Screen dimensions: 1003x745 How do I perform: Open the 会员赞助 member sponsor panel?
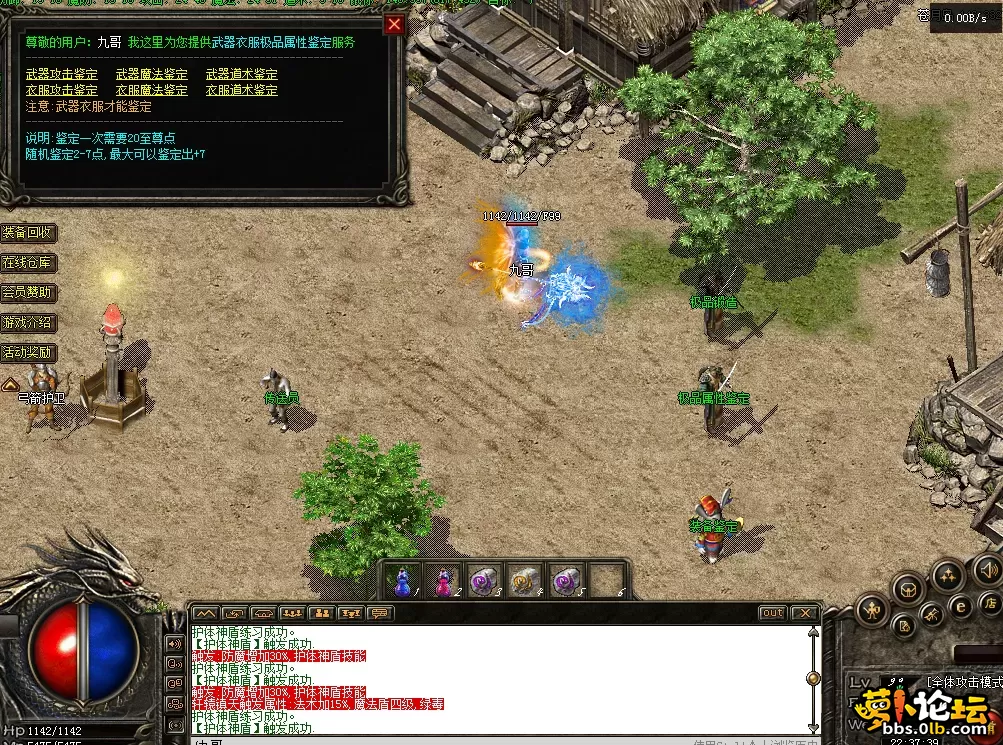(28, 293)
